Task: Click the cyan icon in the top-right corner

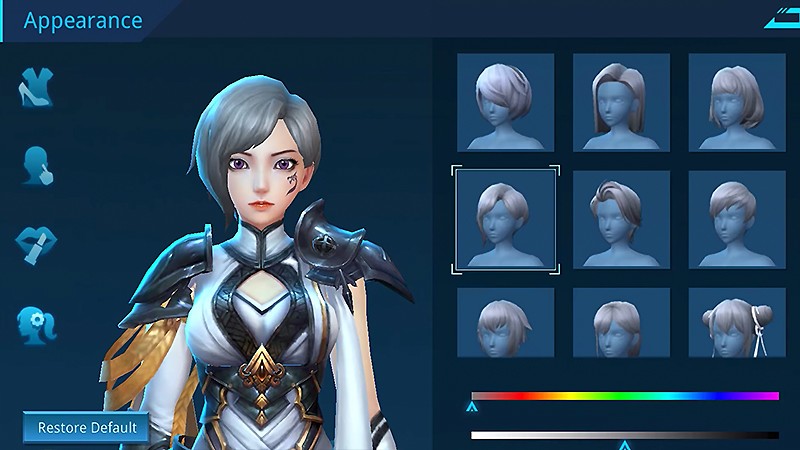Action: click(x=780, y=18)
